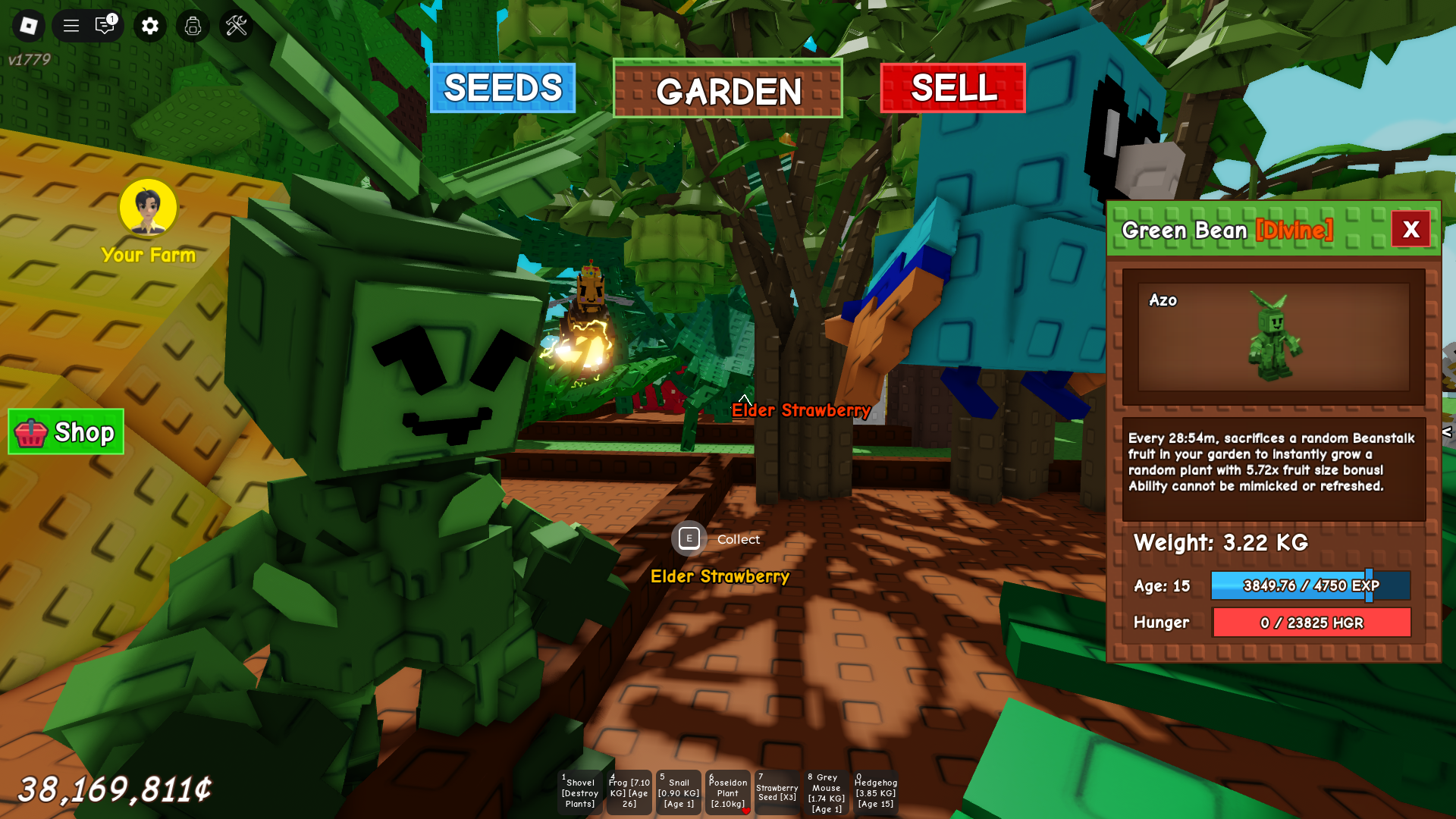Viewport: 1456px width, 819px height.
Task: Click the Your Farm avatar badge
Action: (x=148, y=208)
